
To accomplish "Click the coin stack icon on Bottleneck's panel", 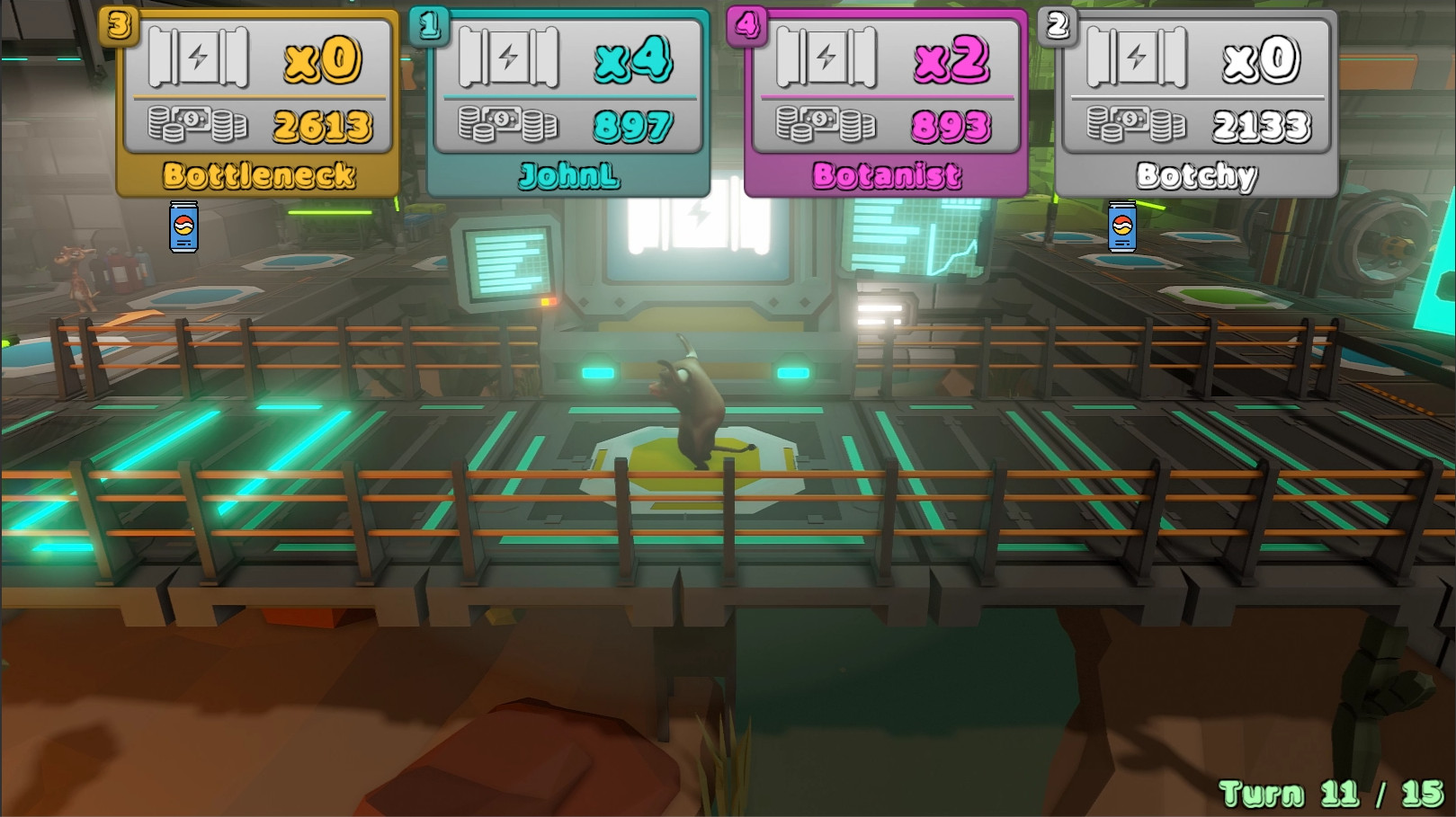I will [200, 122].
